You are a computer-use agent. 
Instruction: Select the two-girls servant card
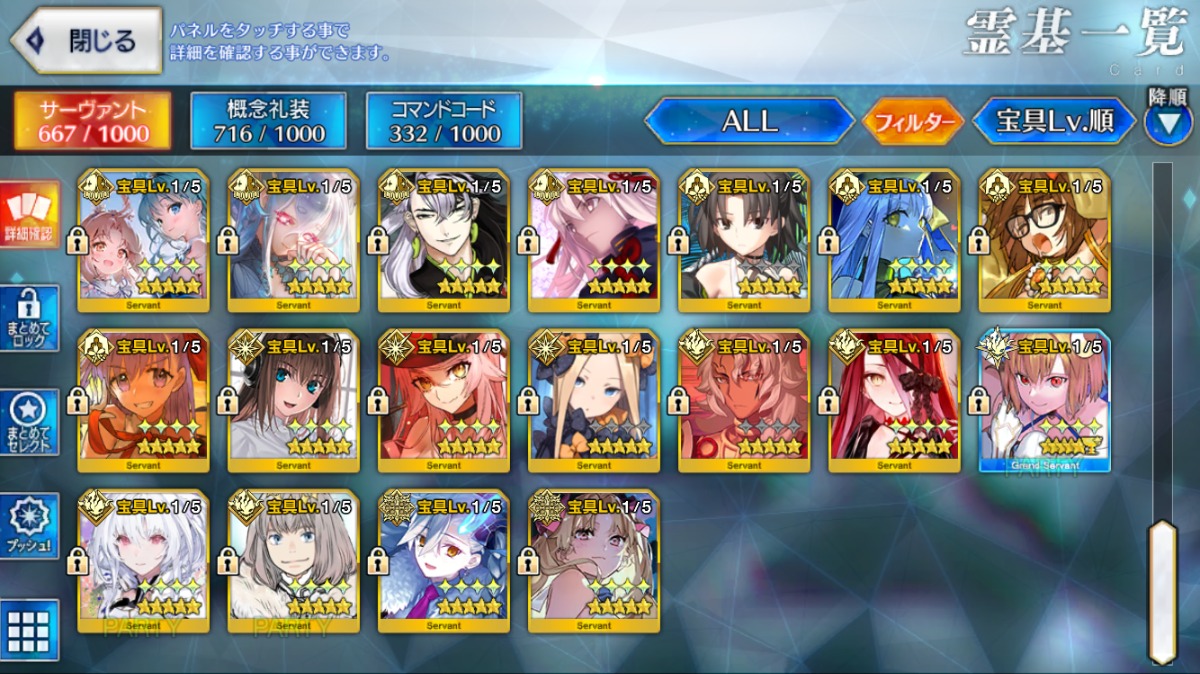[144, 238]
